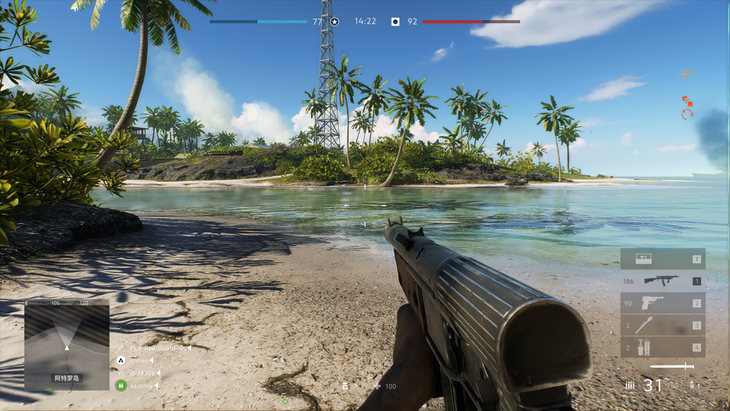Switch to the pistol sidearm slot

coord(662,303)
